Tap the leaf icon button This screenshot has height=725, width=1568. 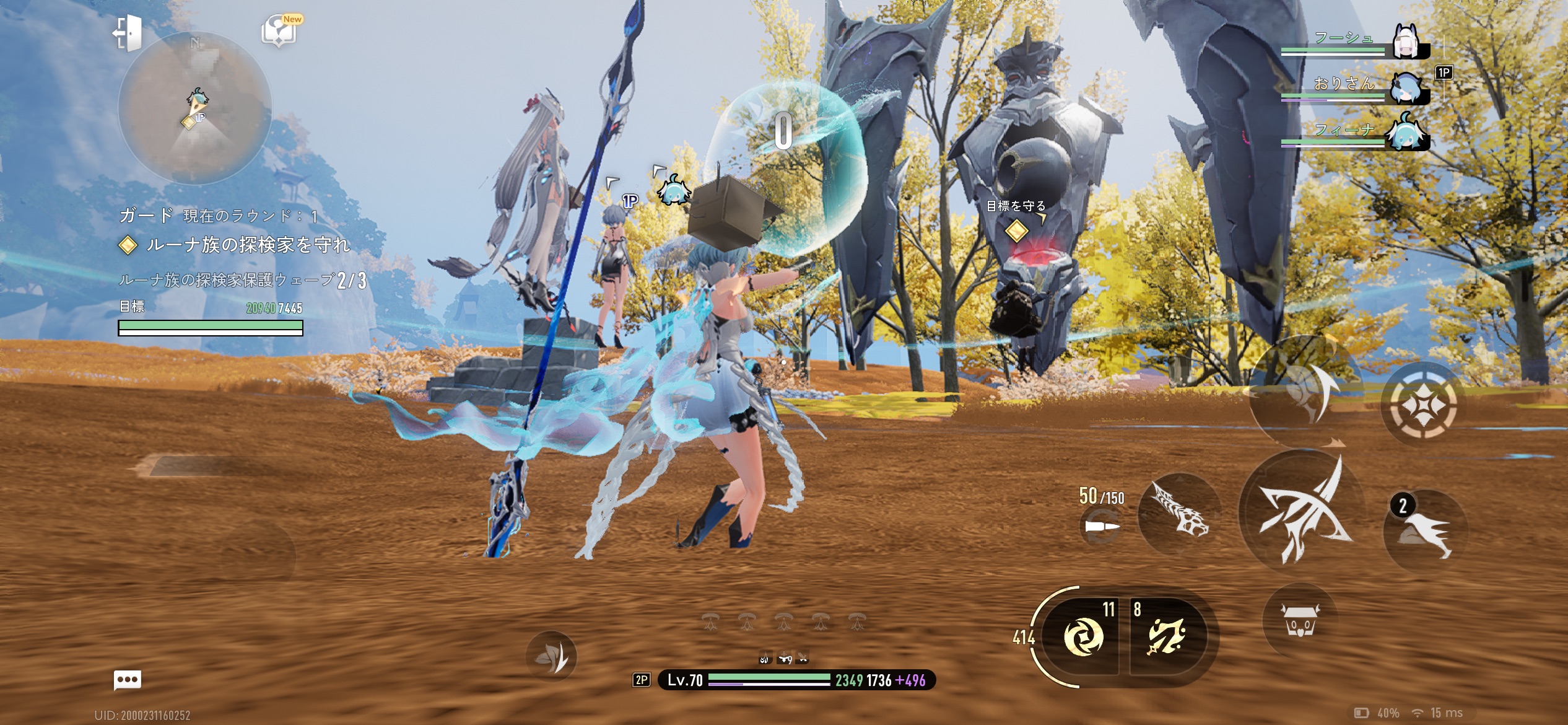pyautogui.click(x=551, y=655)
